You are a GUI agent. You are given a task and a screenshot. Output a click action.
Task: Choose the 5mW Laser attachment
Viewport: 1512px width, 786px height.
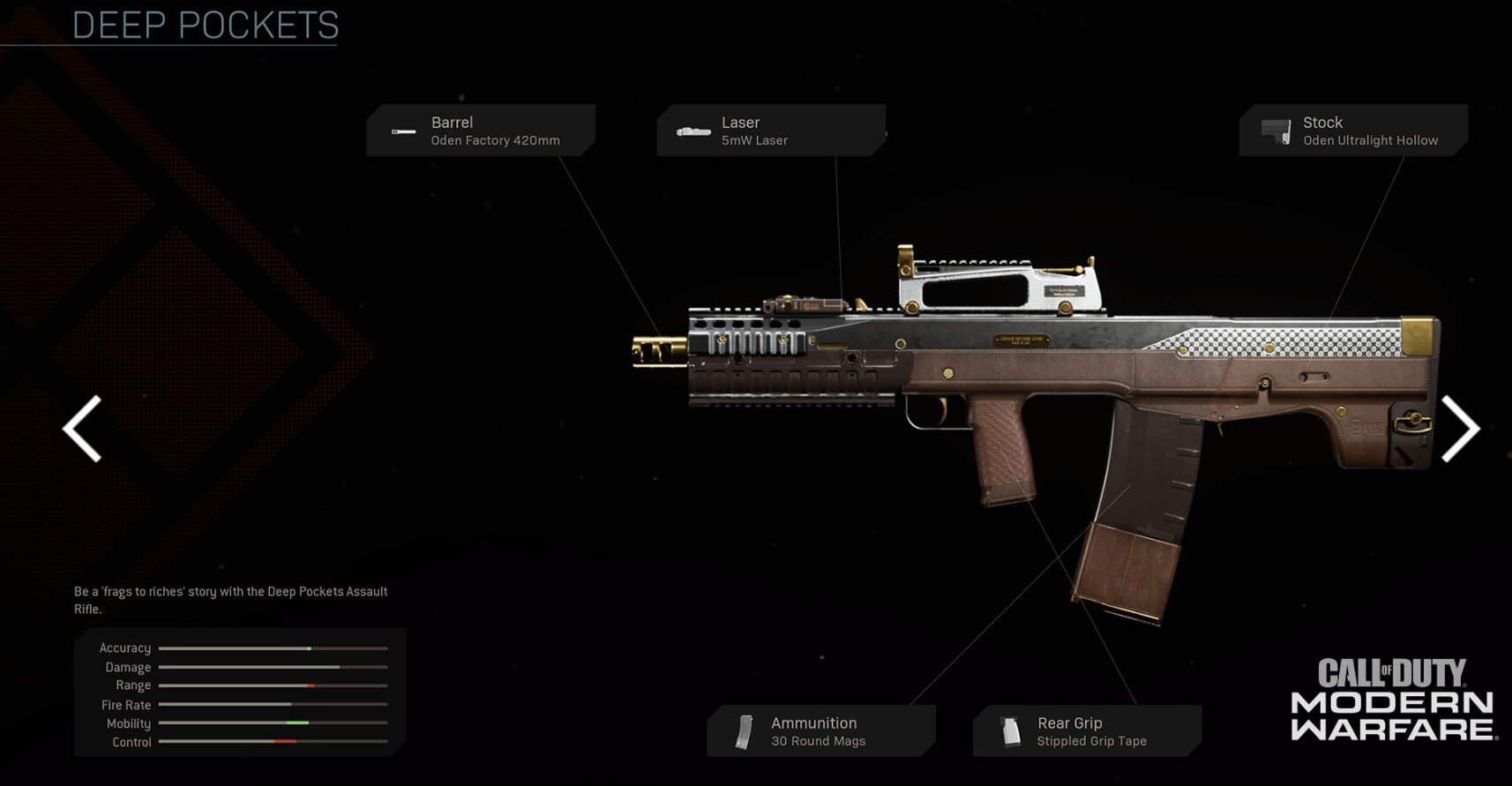tap(770, 131)
